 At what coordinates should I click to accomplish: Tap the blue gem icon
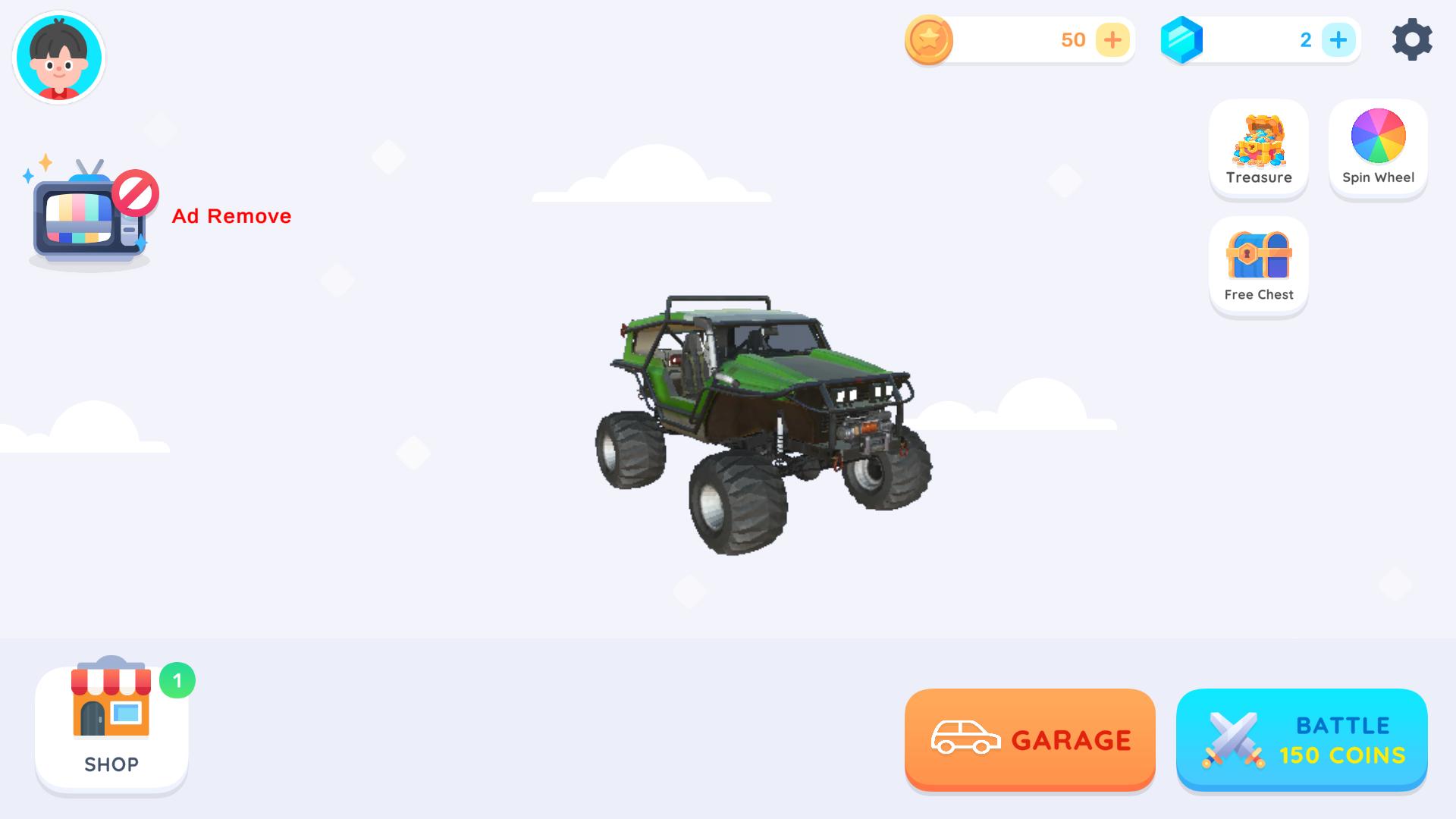1181,40
